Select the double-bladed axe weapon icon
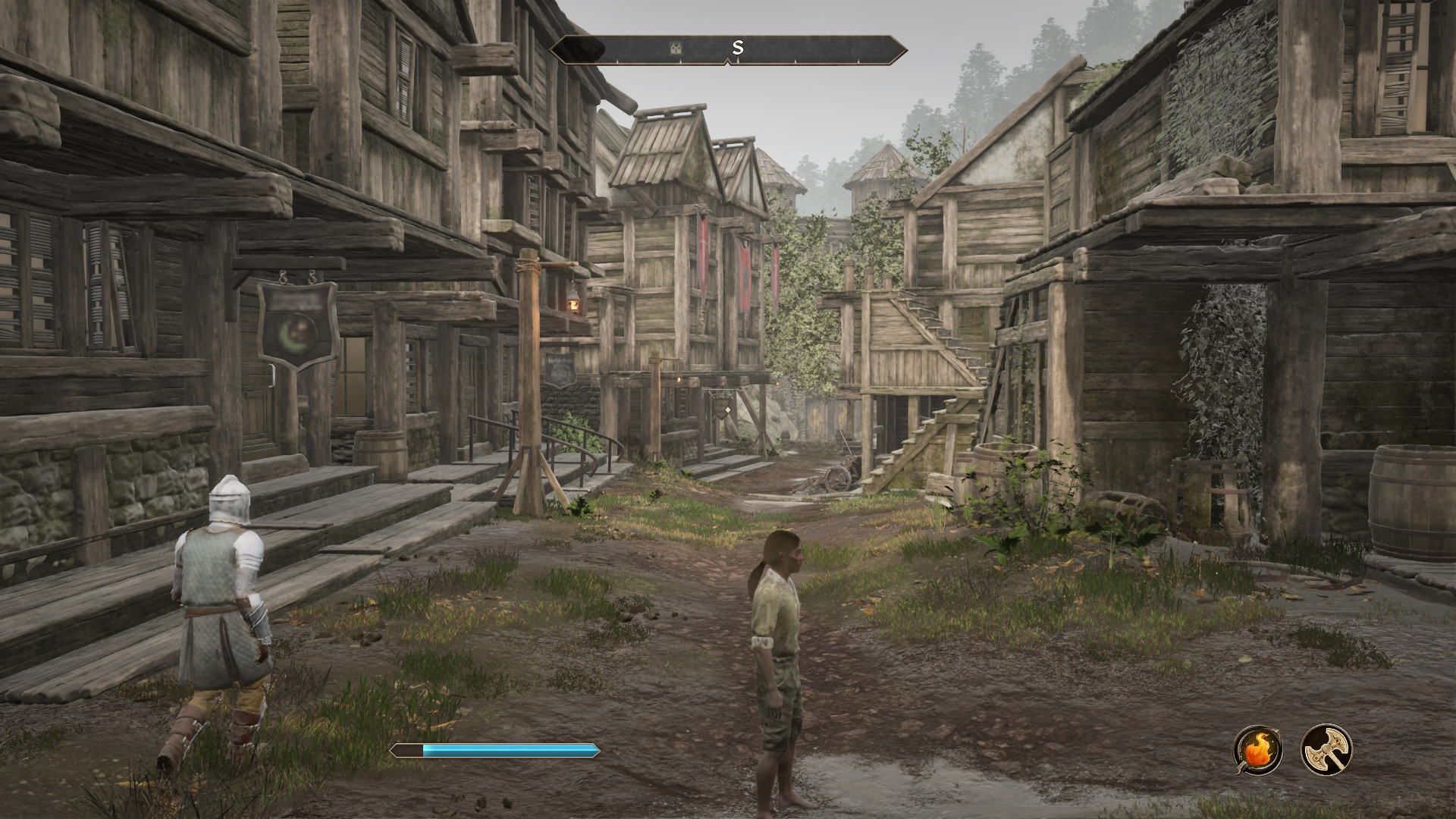This screenshot has width=1456, height=819. [1327, 749]
